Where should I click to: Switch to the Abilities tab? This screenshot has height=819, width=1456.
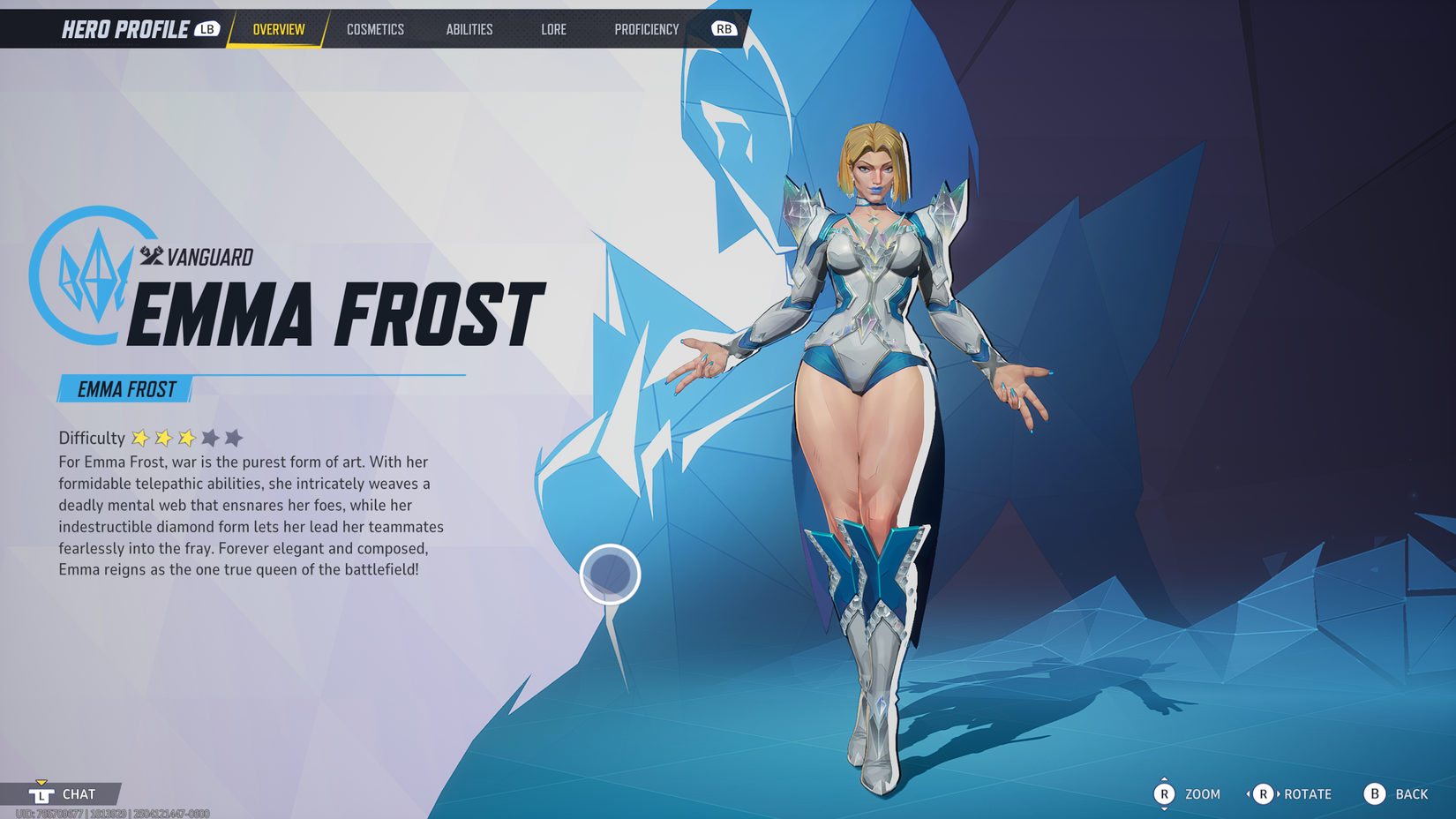[x=469, y=29]
